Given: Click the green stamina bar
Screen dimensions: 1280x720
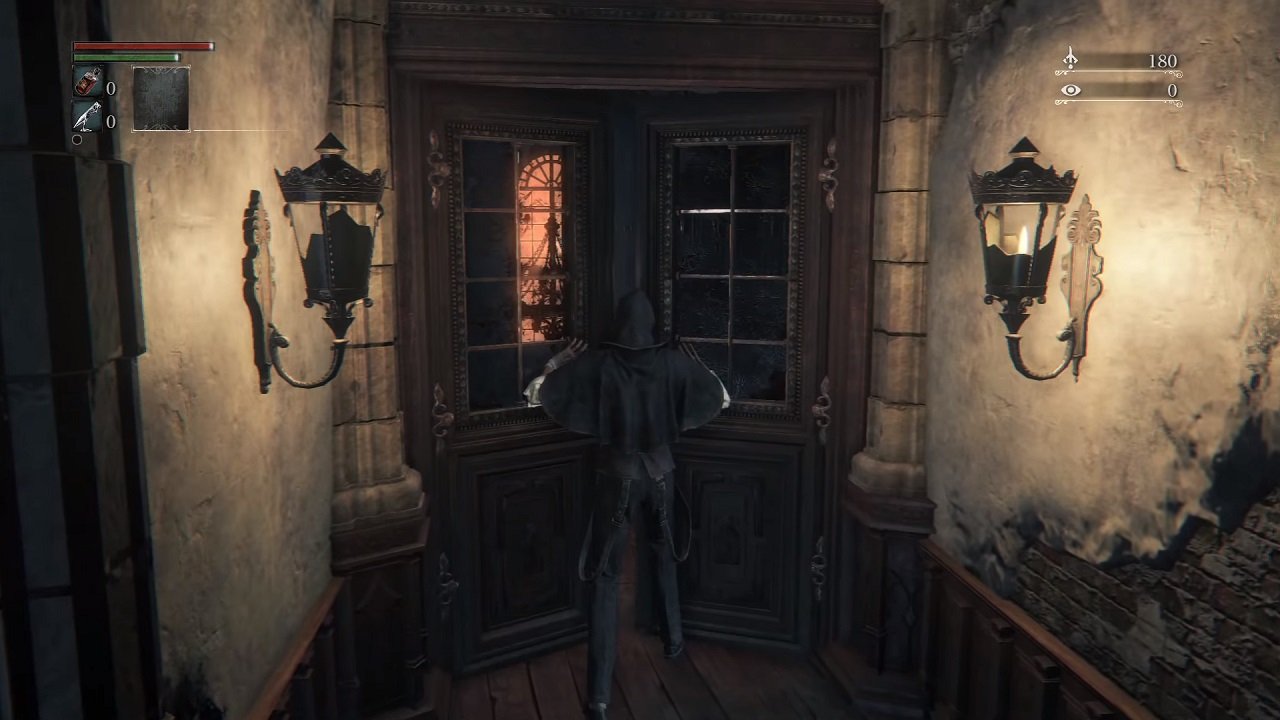Looking at the screenshot, I should click(125, 57).
